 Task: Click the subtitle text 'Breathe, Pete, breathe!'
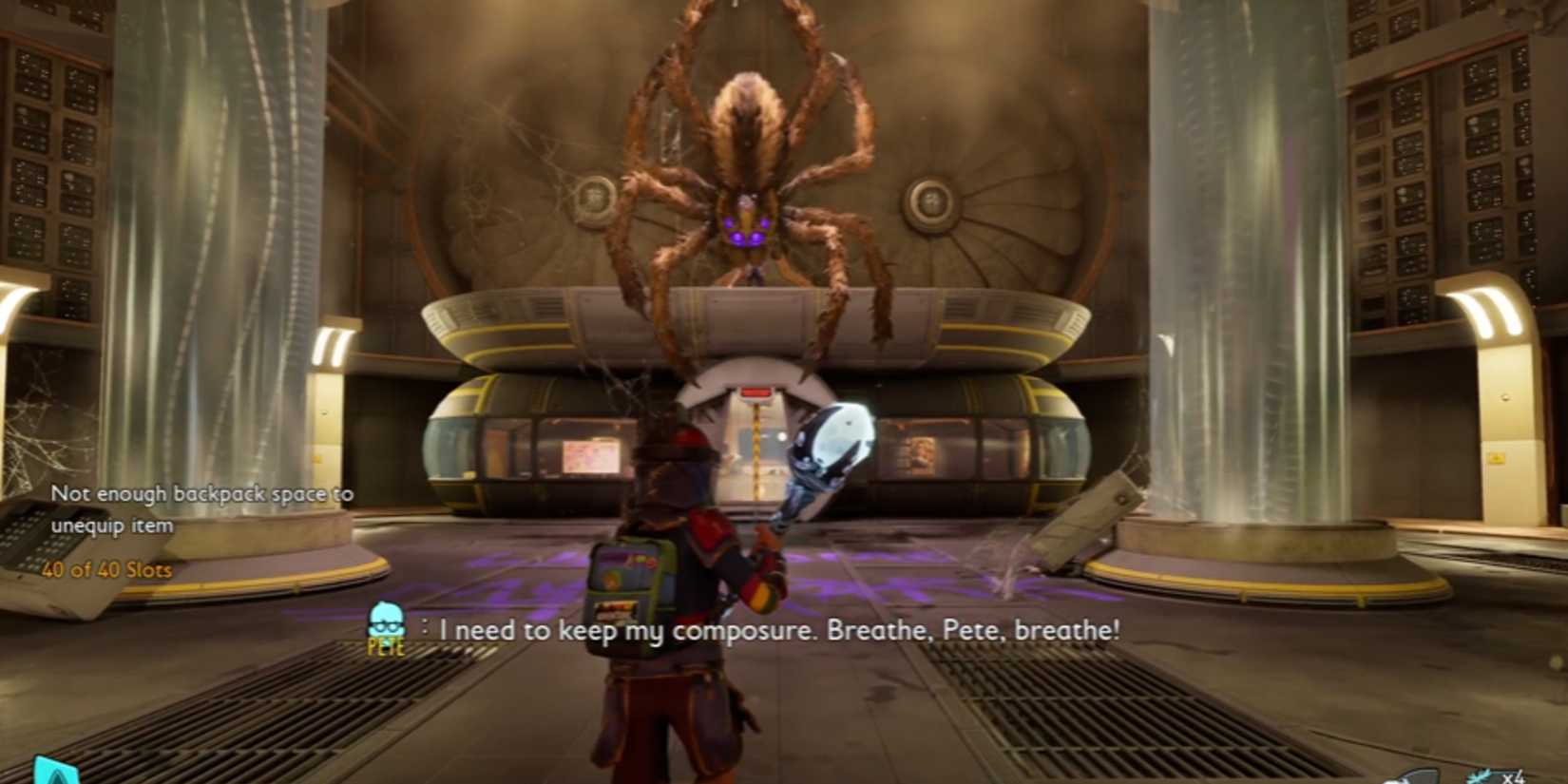974,629
